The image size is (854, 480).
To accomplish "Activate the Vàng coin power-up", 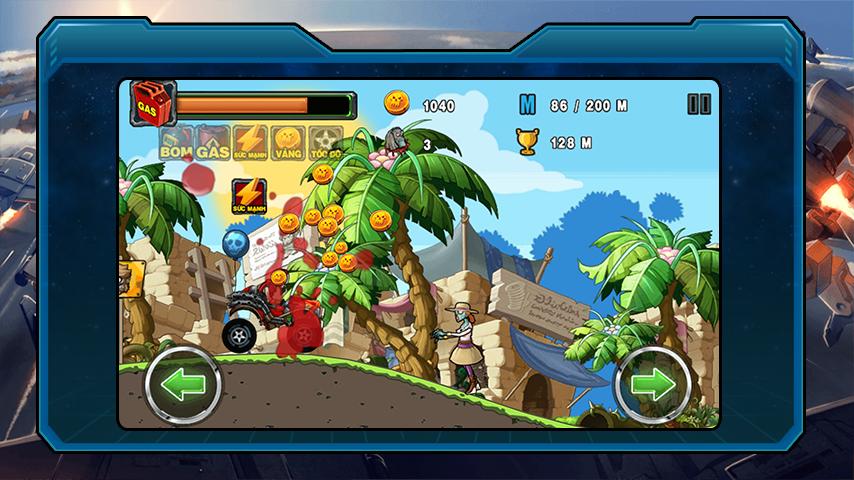I will click(288, 143).
